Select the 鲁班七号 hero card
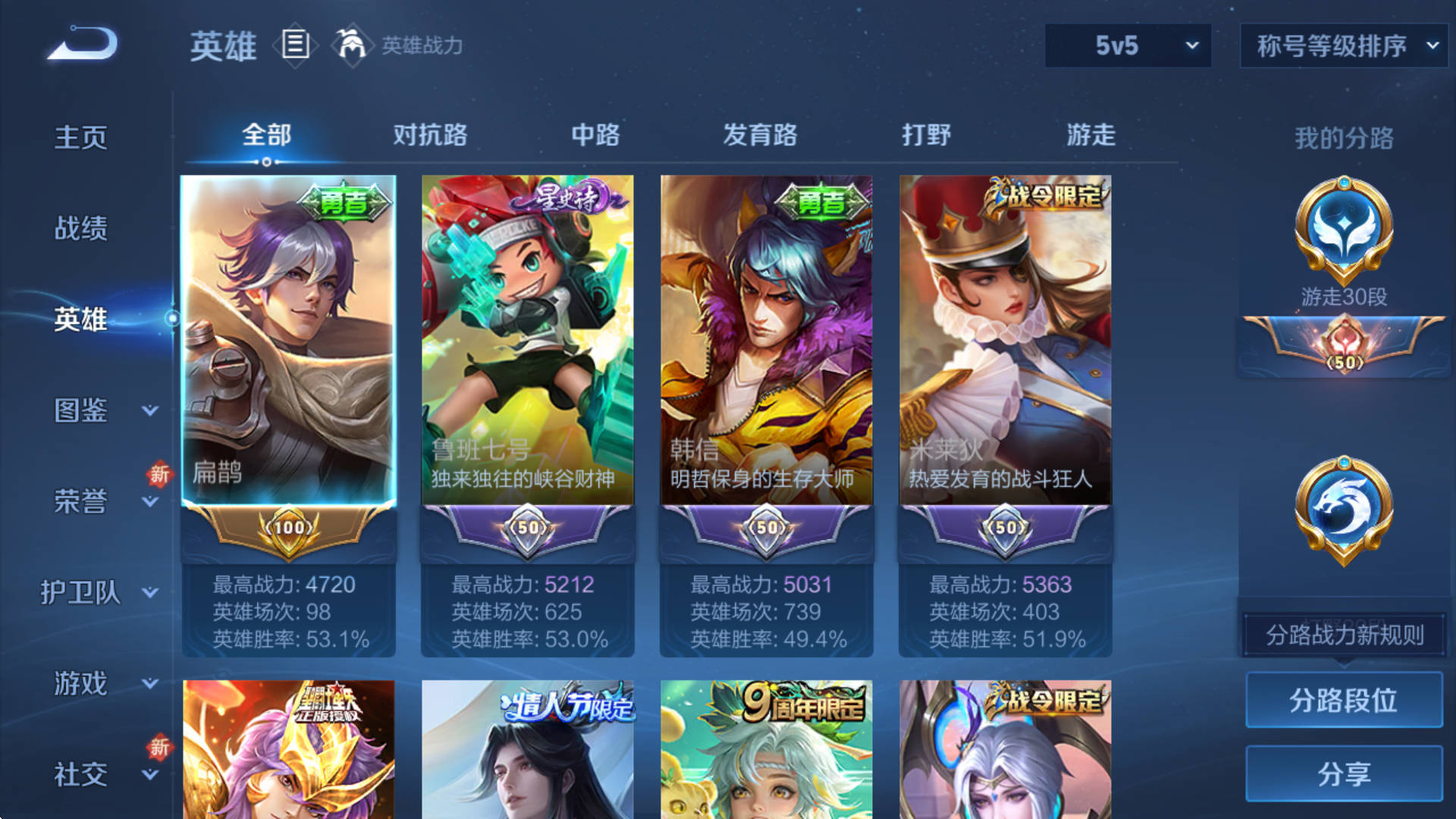The image size is (1456, 819). click(x=527, y=341)
